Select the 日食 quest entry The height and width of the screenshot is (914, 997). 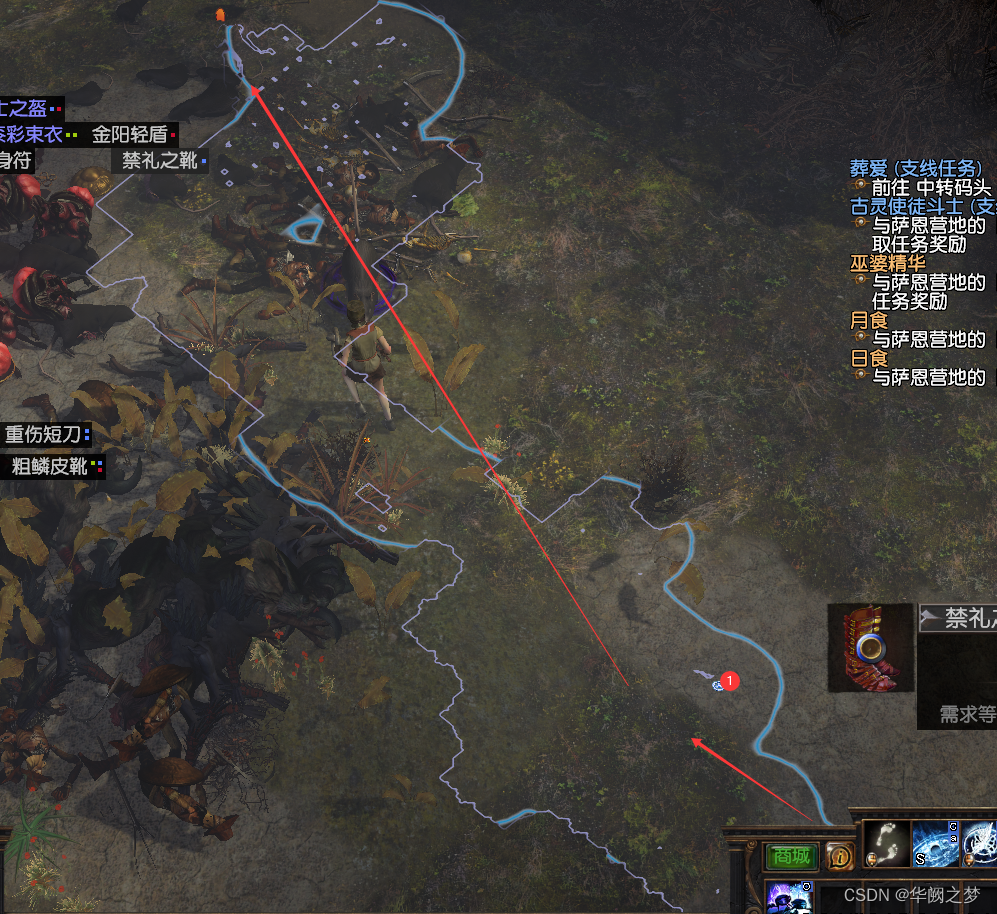[x=869, y=358]
